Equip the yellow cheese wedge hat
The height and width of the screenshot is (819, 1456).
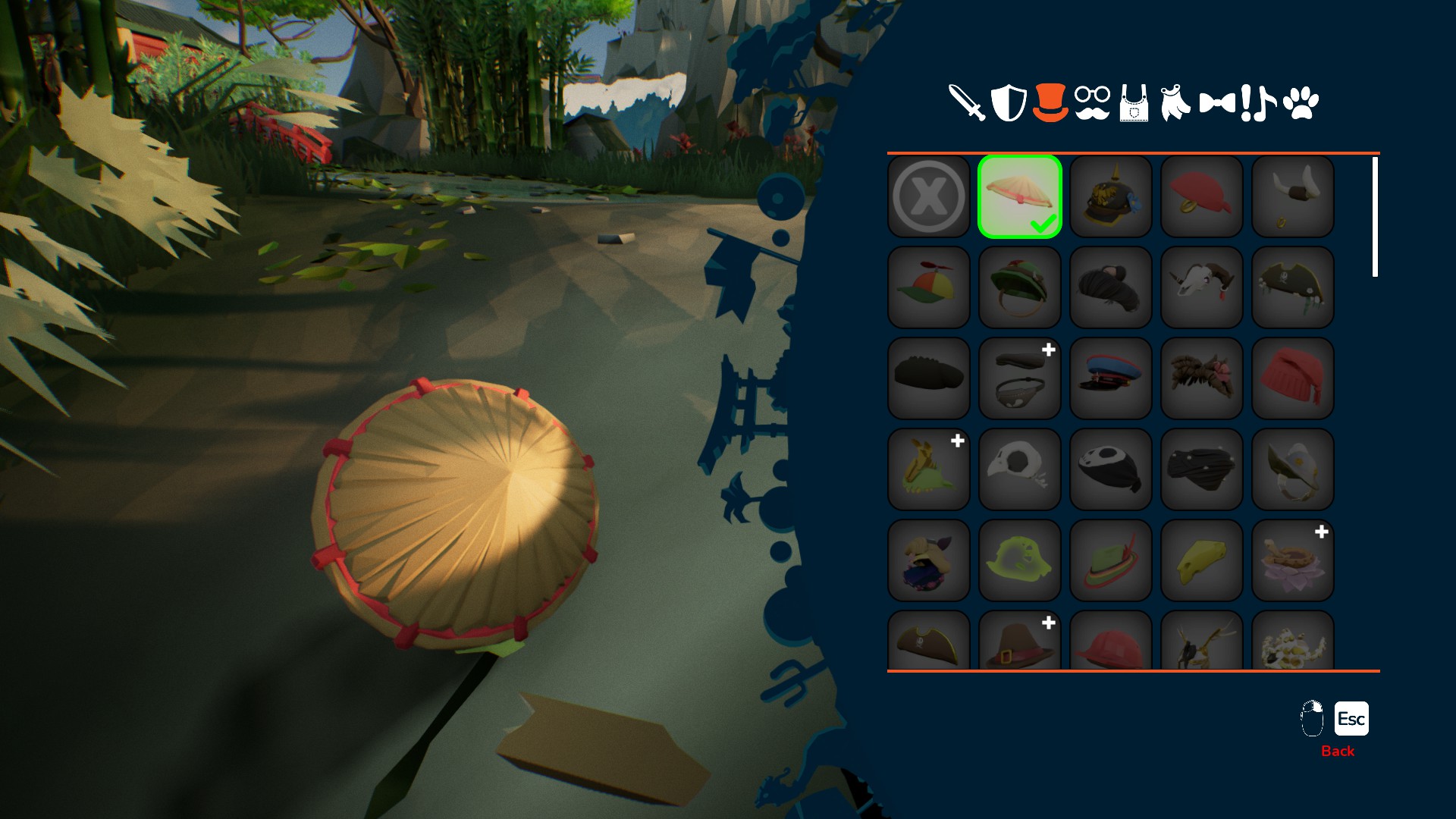coord(1202,560)
